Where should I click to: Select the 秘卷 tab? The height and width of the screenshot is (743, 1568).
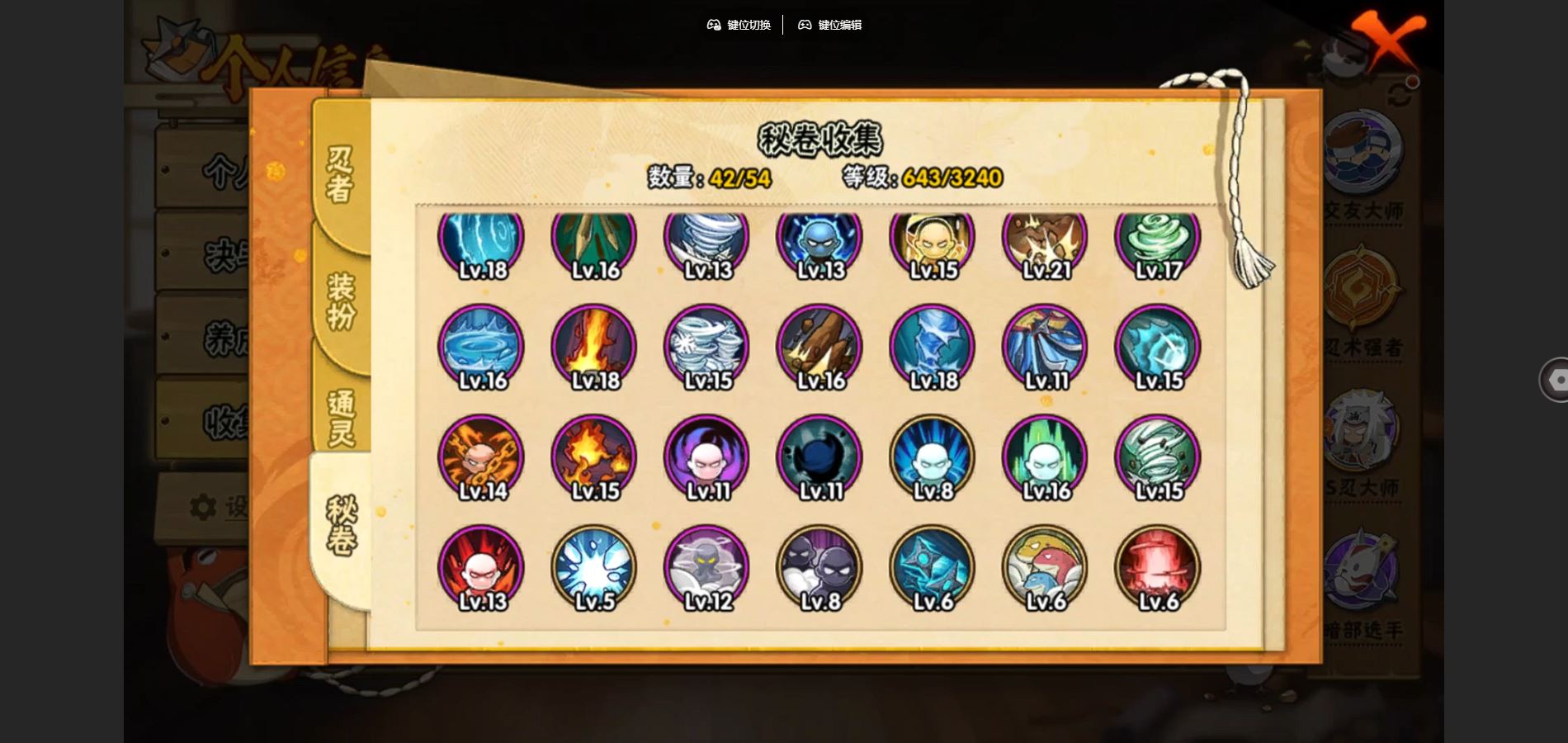click(x=340, y=526)
